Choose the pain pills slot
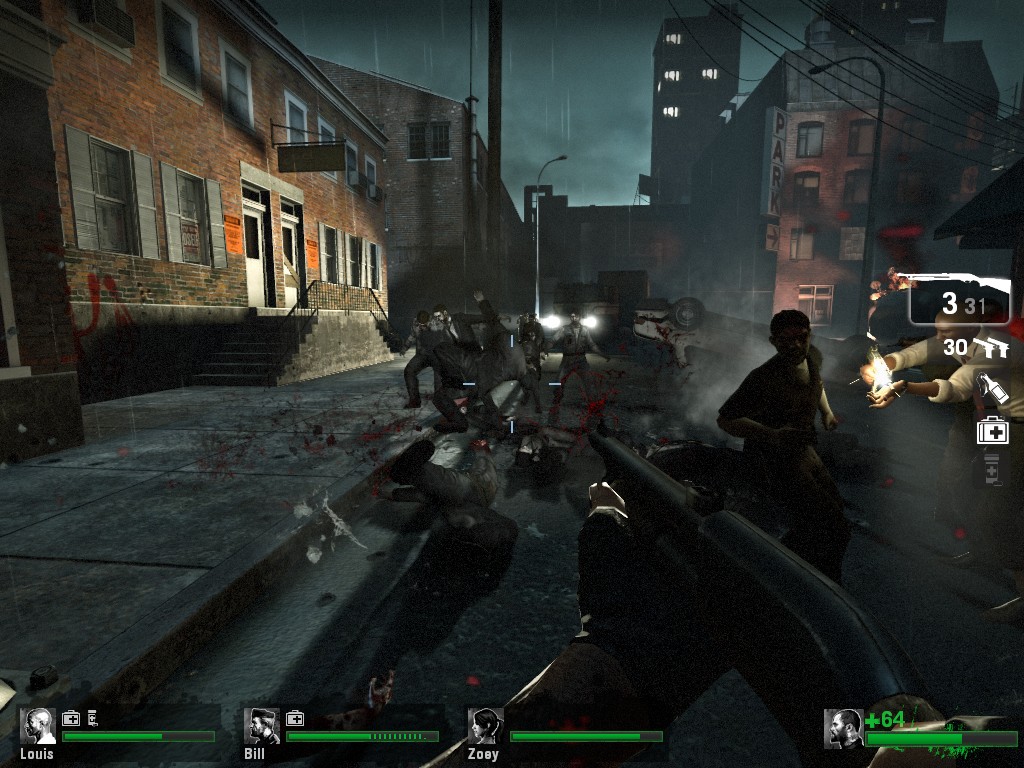The width and height of the screenshot is (1024, 768). [992, 468]
